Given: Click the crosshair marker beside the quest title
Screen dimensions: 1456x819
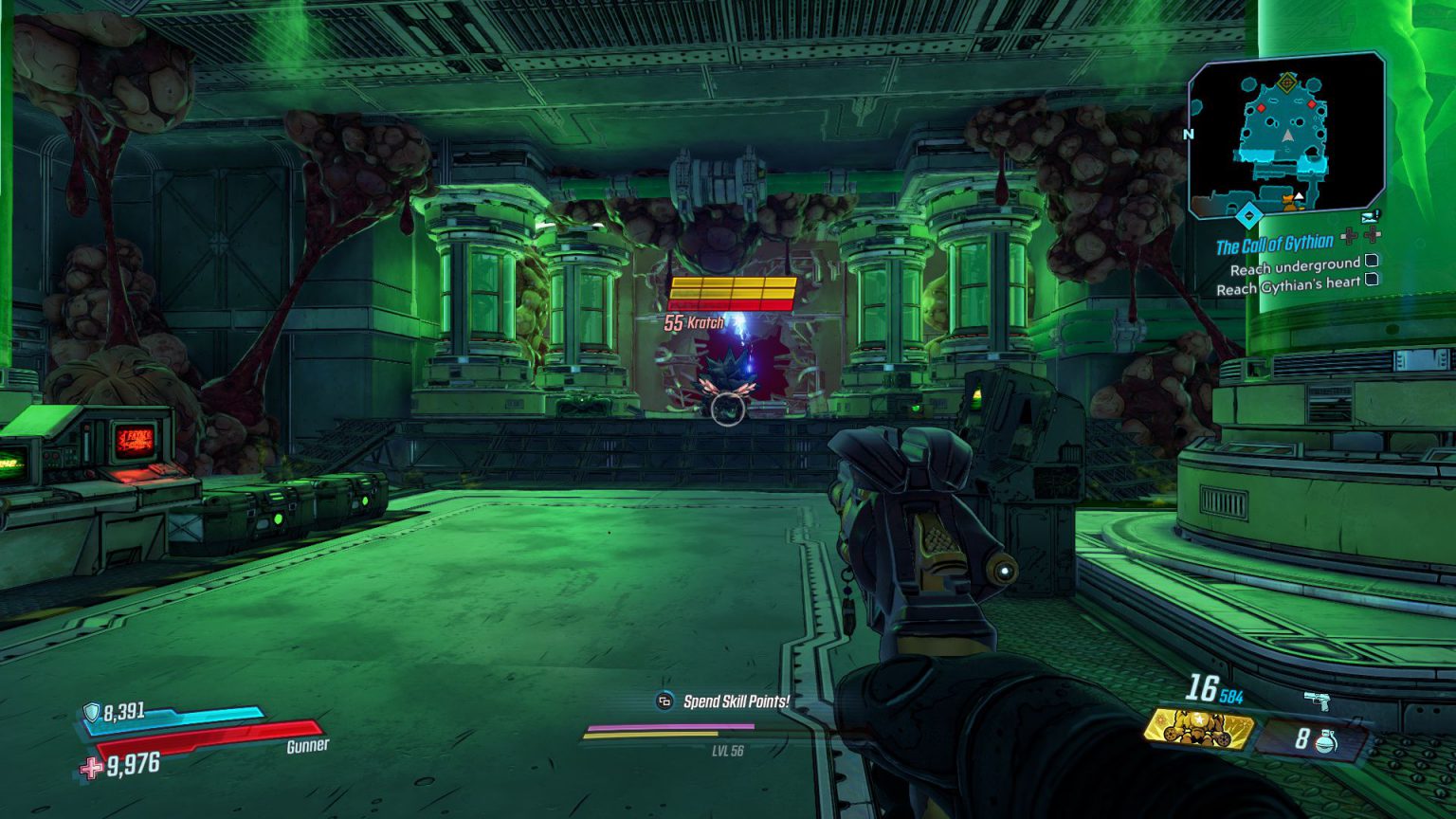Looking at the screenshot, I should [1351, 237].
